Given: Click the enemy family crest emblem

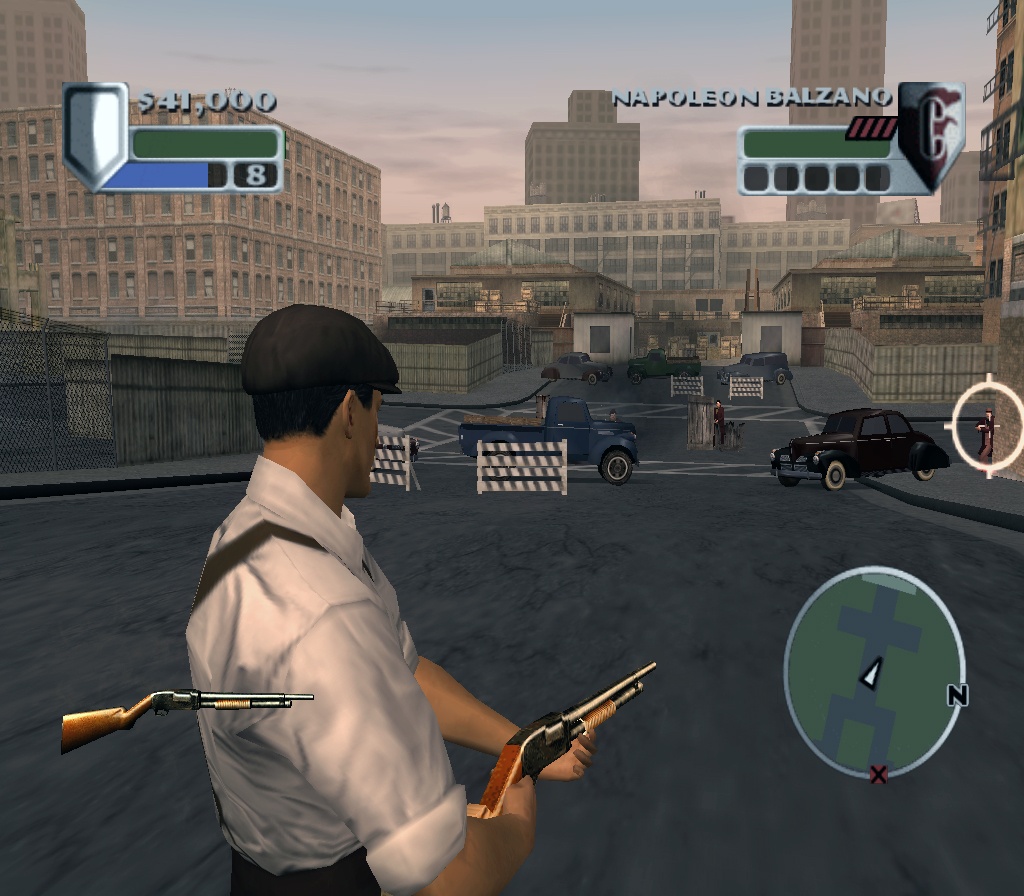Looking at the screenshot, I should tap(931, 134).
